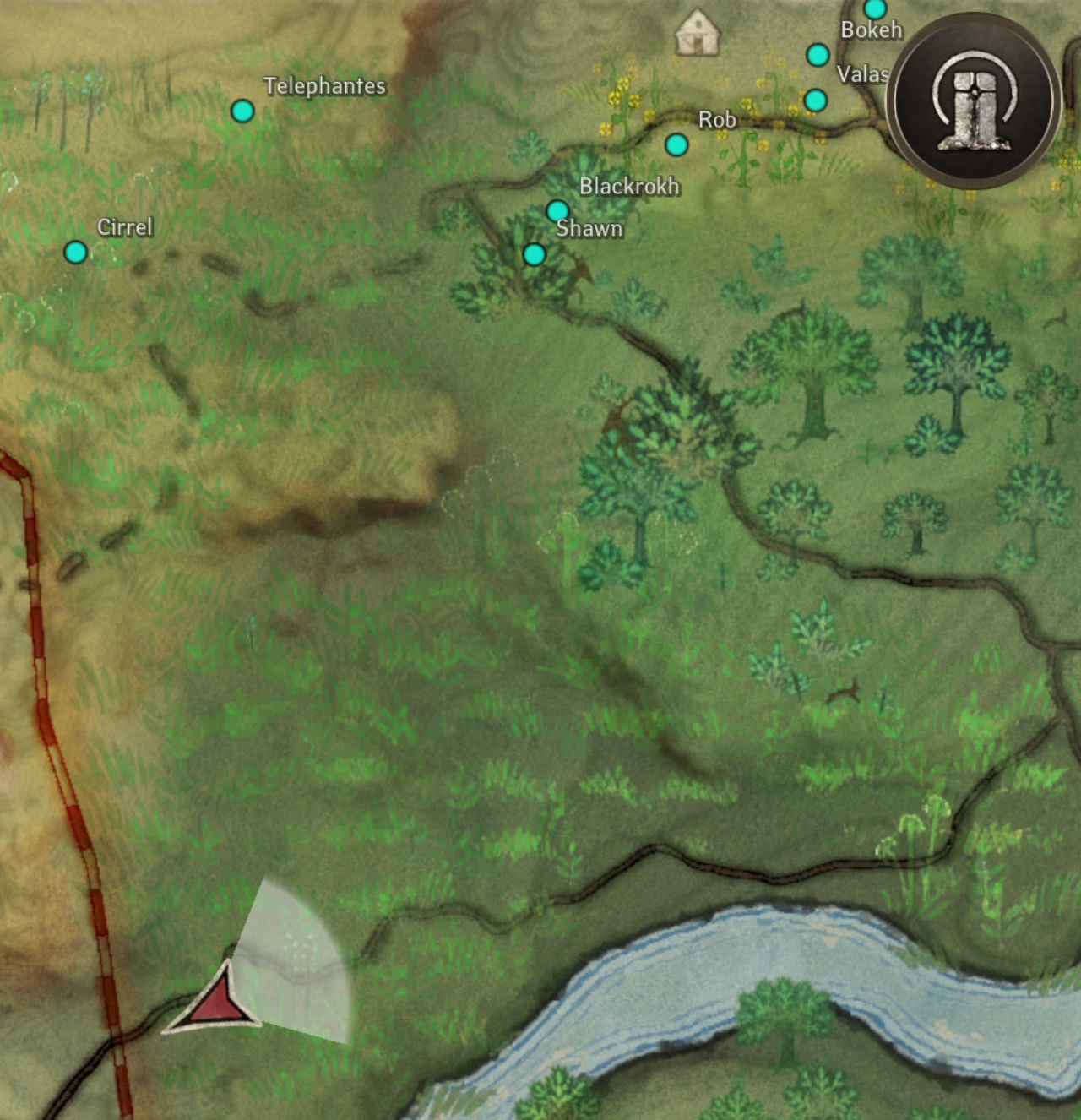
Task: Select the house icon on the map
Action: [698, 33]
